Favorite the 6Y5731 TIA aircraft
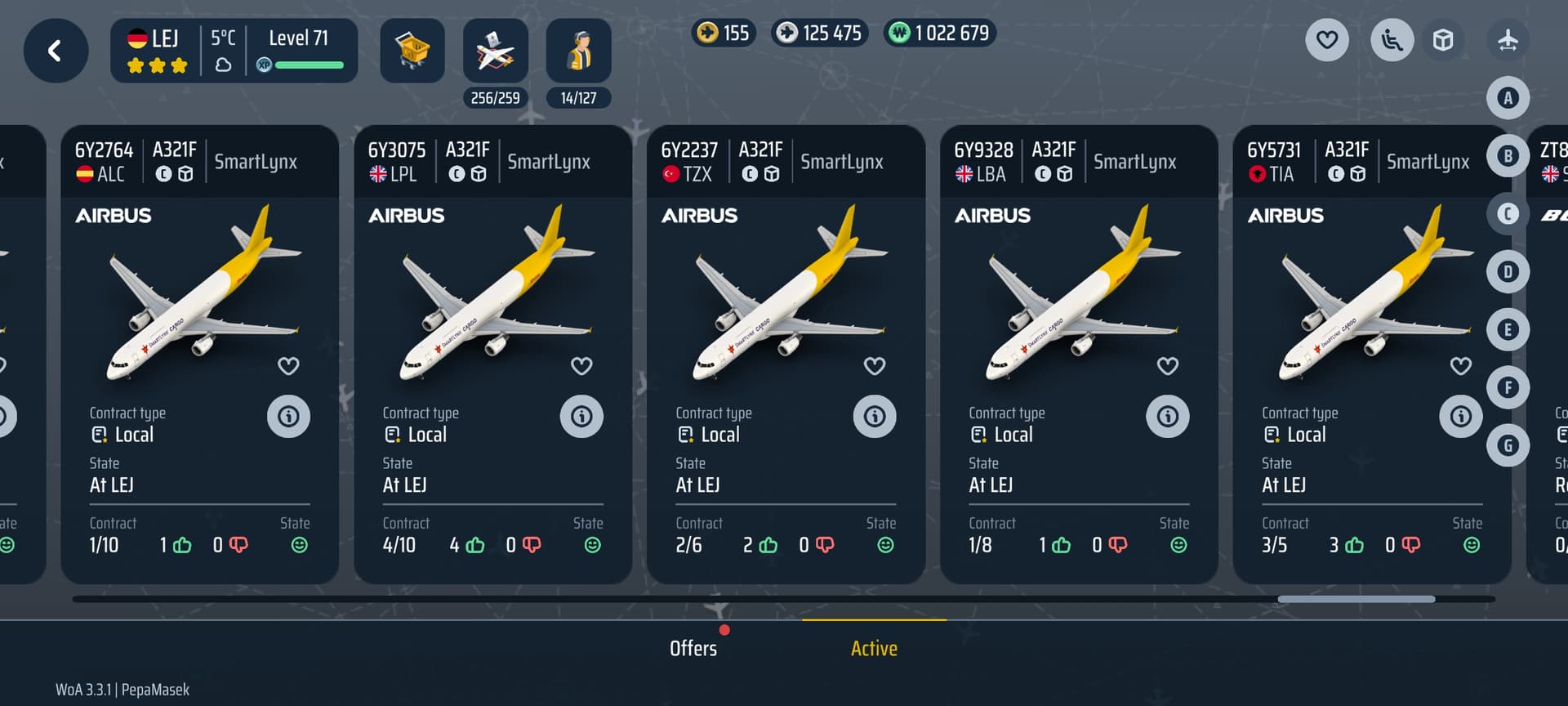The height and width of the screenshot is (706, 1568). point(1460,366)
